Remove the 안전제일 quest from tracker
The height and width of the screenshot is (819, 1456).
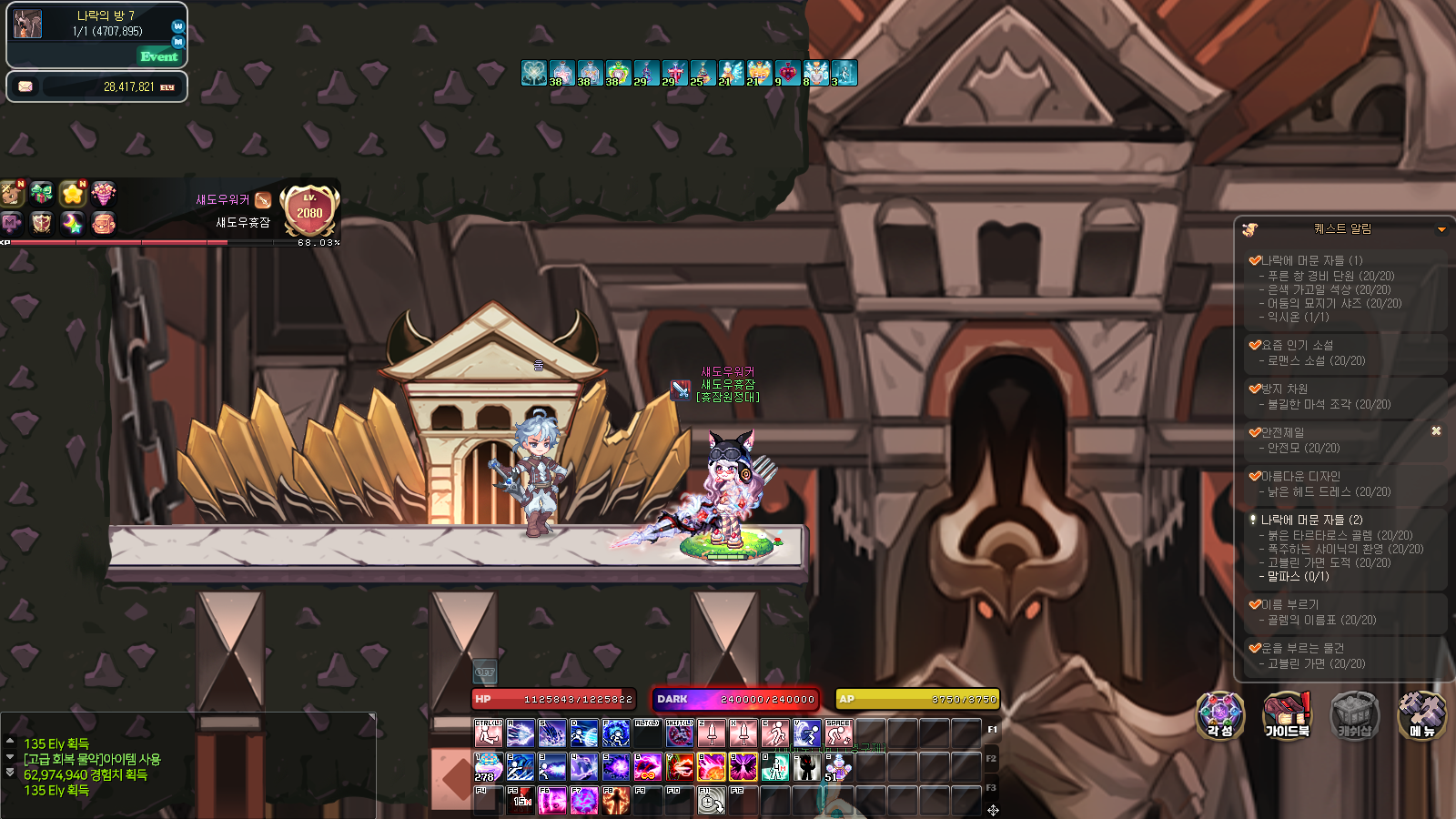pyautogui.click(x=1436, y=431)
